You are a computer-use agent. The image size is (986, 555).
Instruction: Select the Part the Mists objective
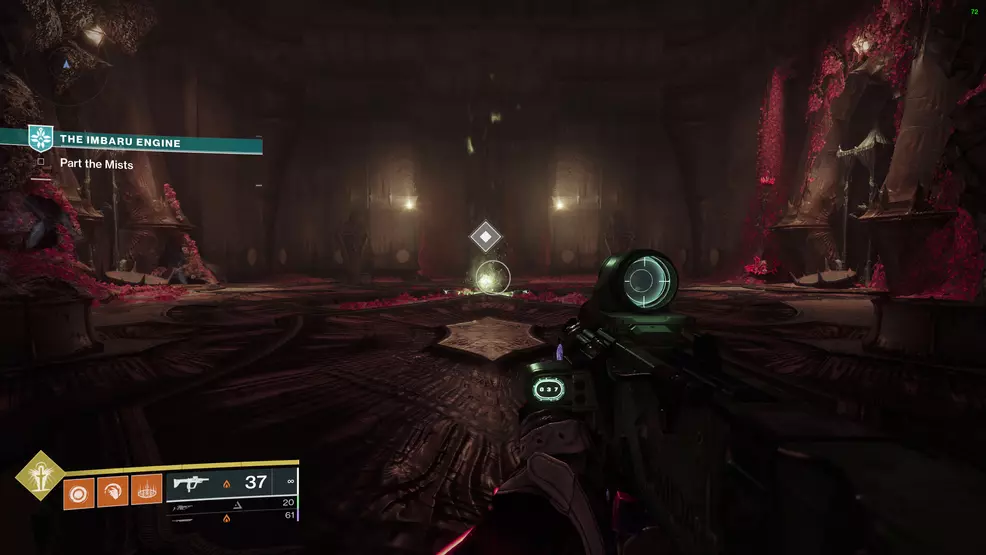pyautogui.click(x=96, y=163)
